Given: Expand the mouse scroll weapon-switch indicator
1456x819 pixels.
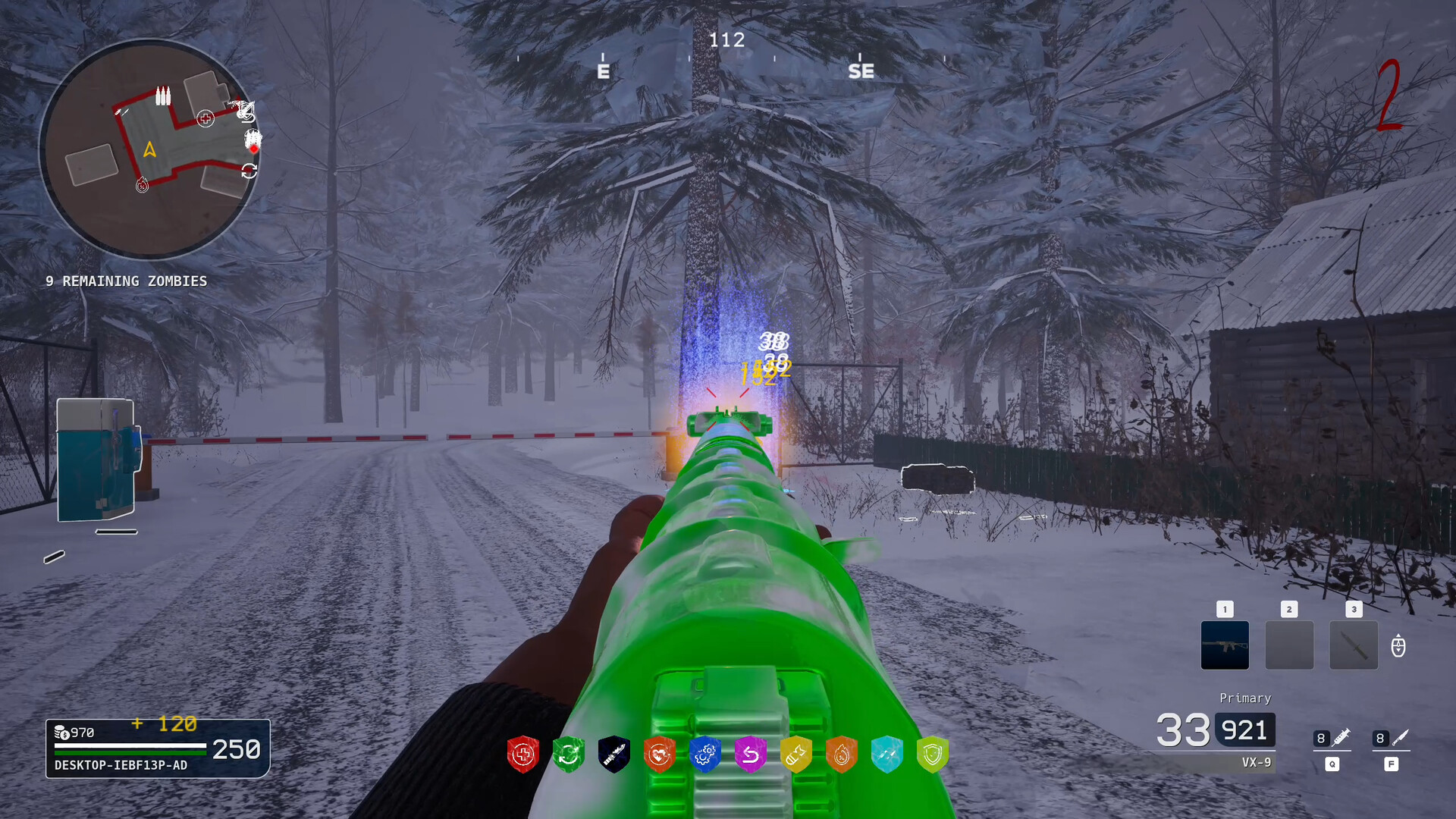Looking at the screenshot, I should point(1398,646).
